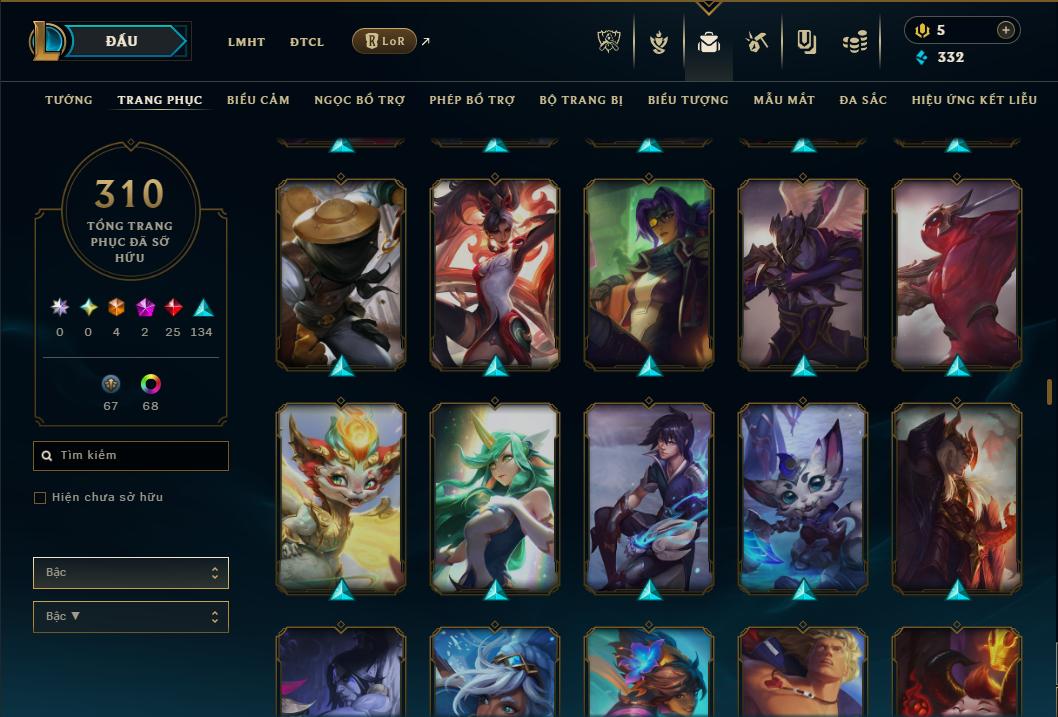Select the MẪU MẮT tab
This screenshot has width=1058, height=717.
pos(784,100)
